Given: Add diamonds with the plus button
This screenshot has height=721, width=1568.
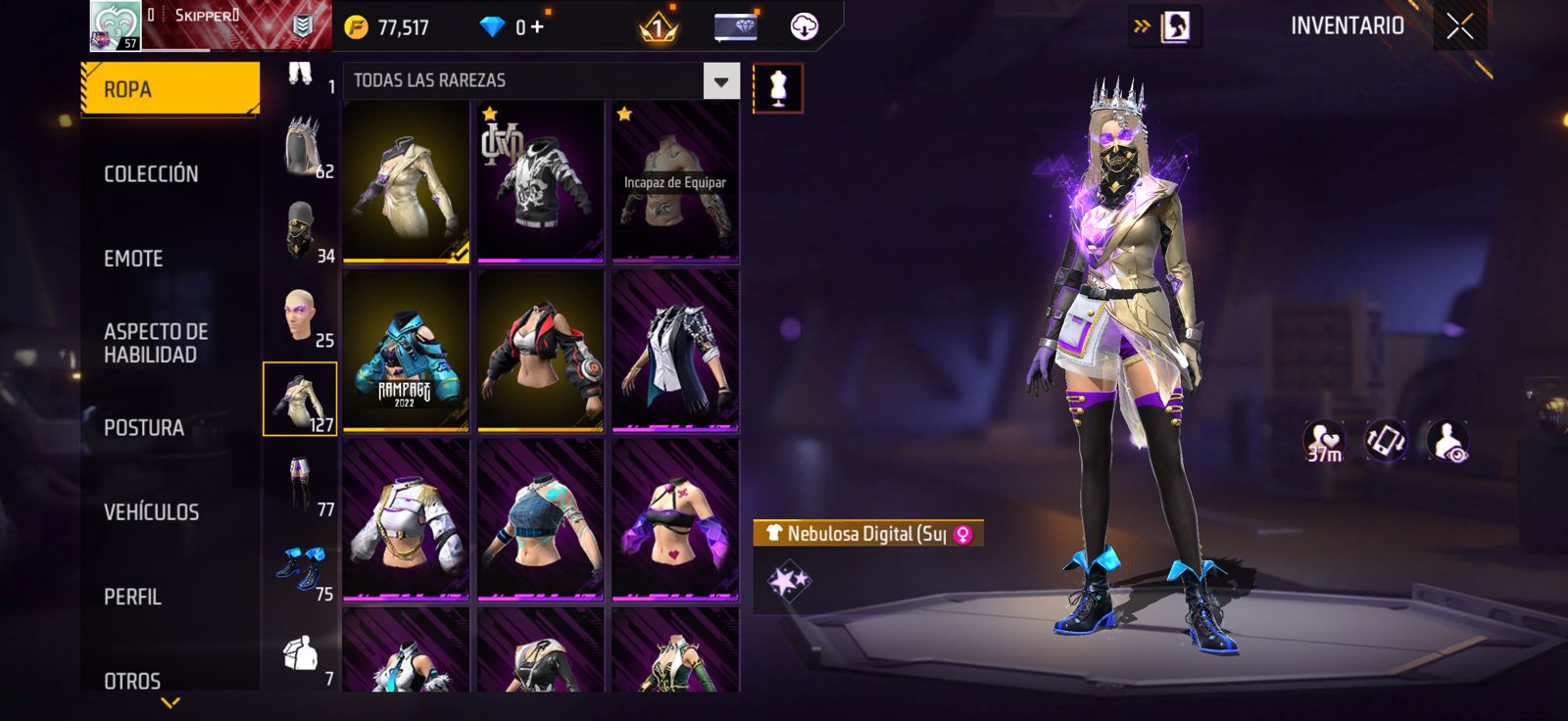Looking at the screenshot, I should click(537, 27).
